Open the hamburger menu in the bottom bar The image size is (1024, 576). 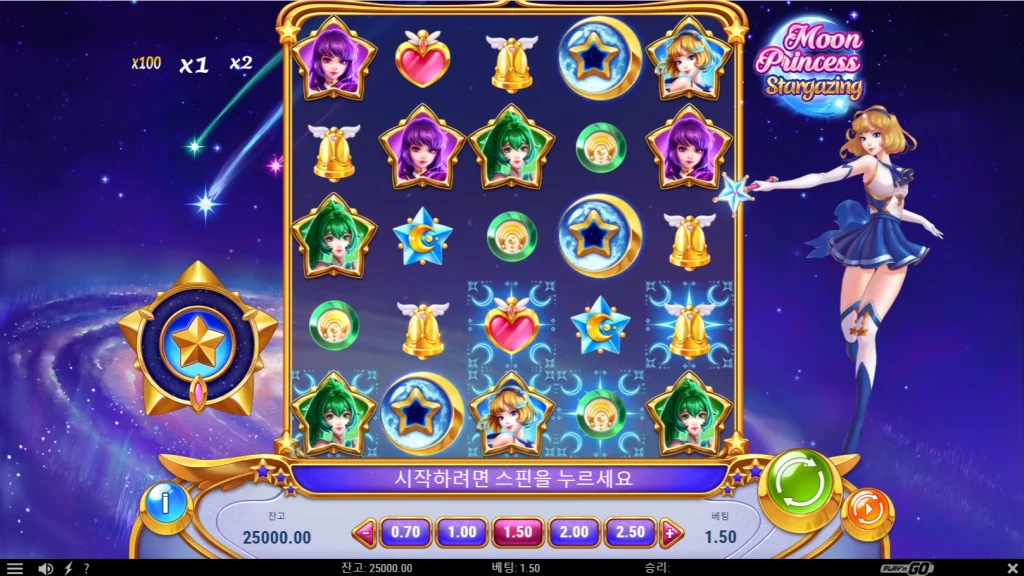(15, 568)
